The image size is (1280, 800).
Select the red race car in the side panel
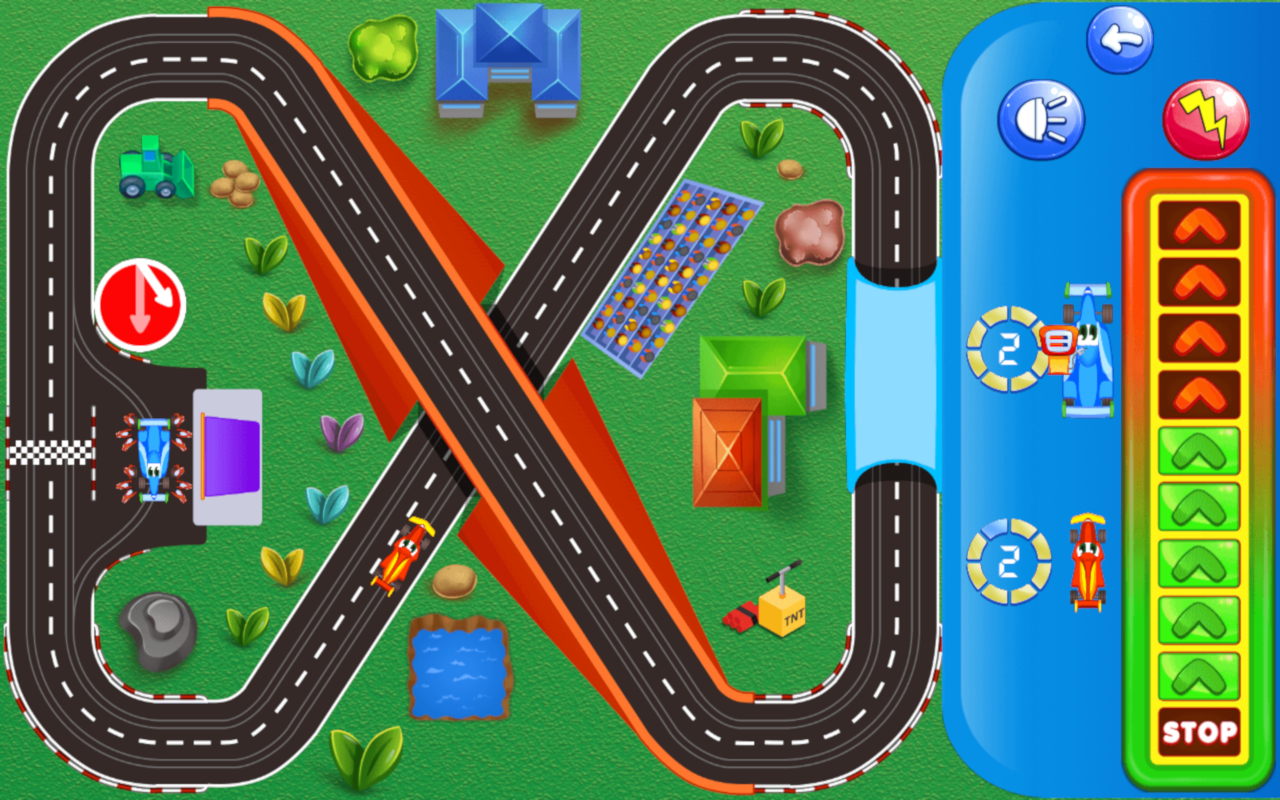click(x=1090, y=560)
